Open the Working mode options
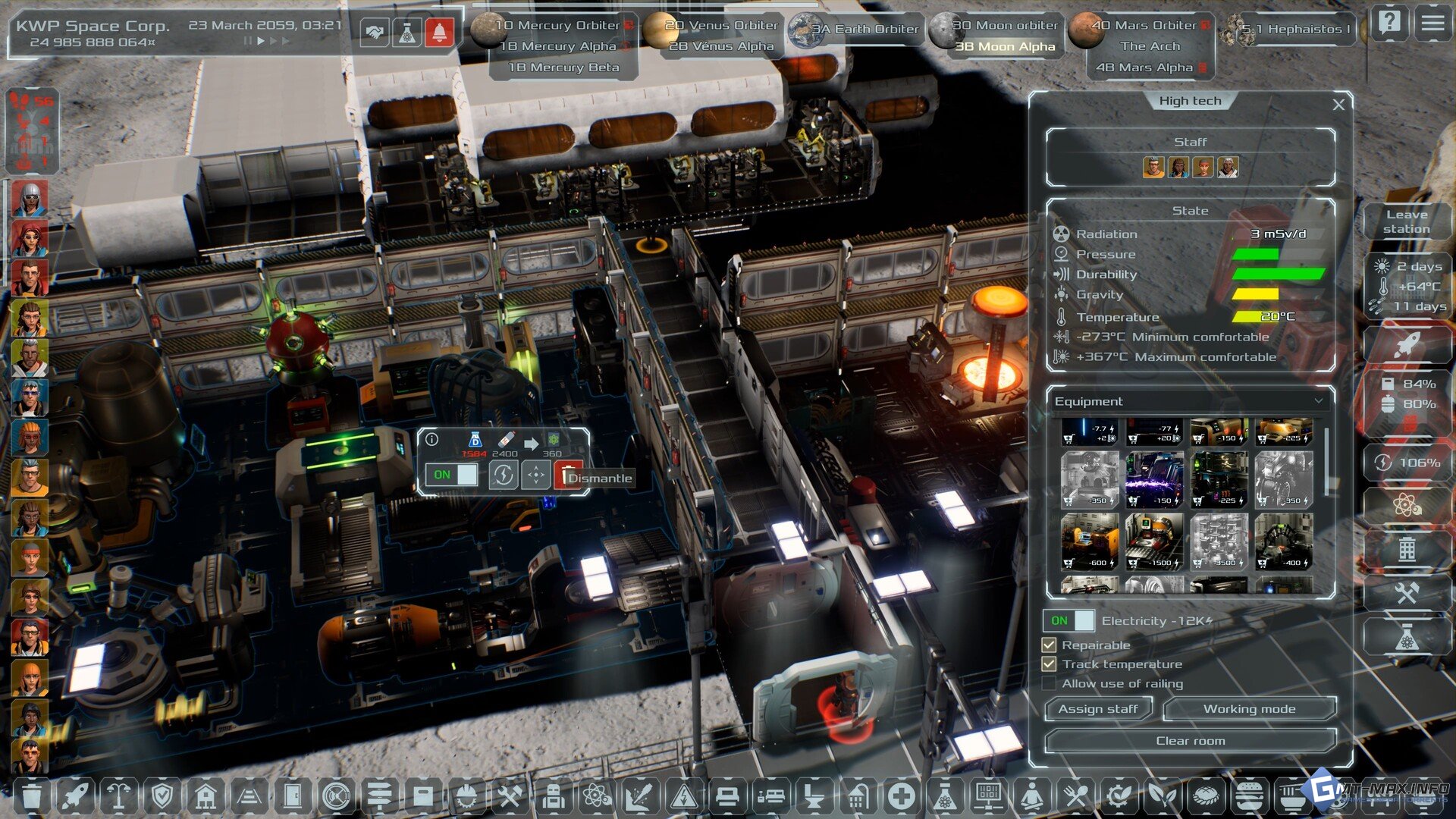 tap(1249, 709)
